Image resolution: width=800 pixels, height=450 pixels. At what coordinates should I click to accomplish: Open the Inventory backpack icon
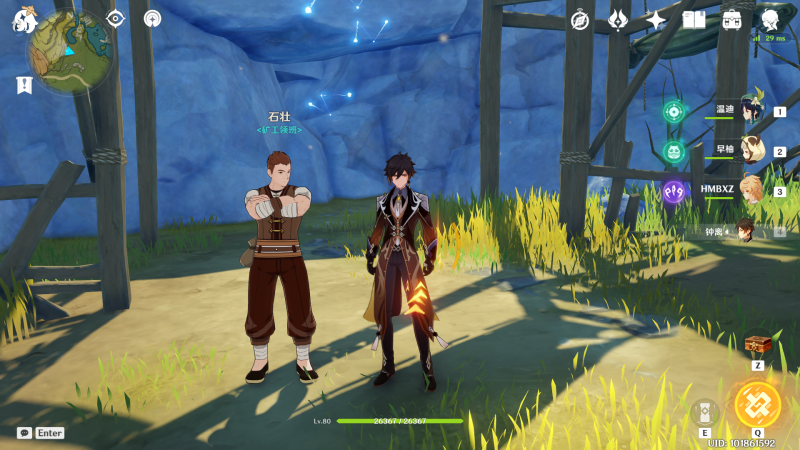[x=732, y=20]
